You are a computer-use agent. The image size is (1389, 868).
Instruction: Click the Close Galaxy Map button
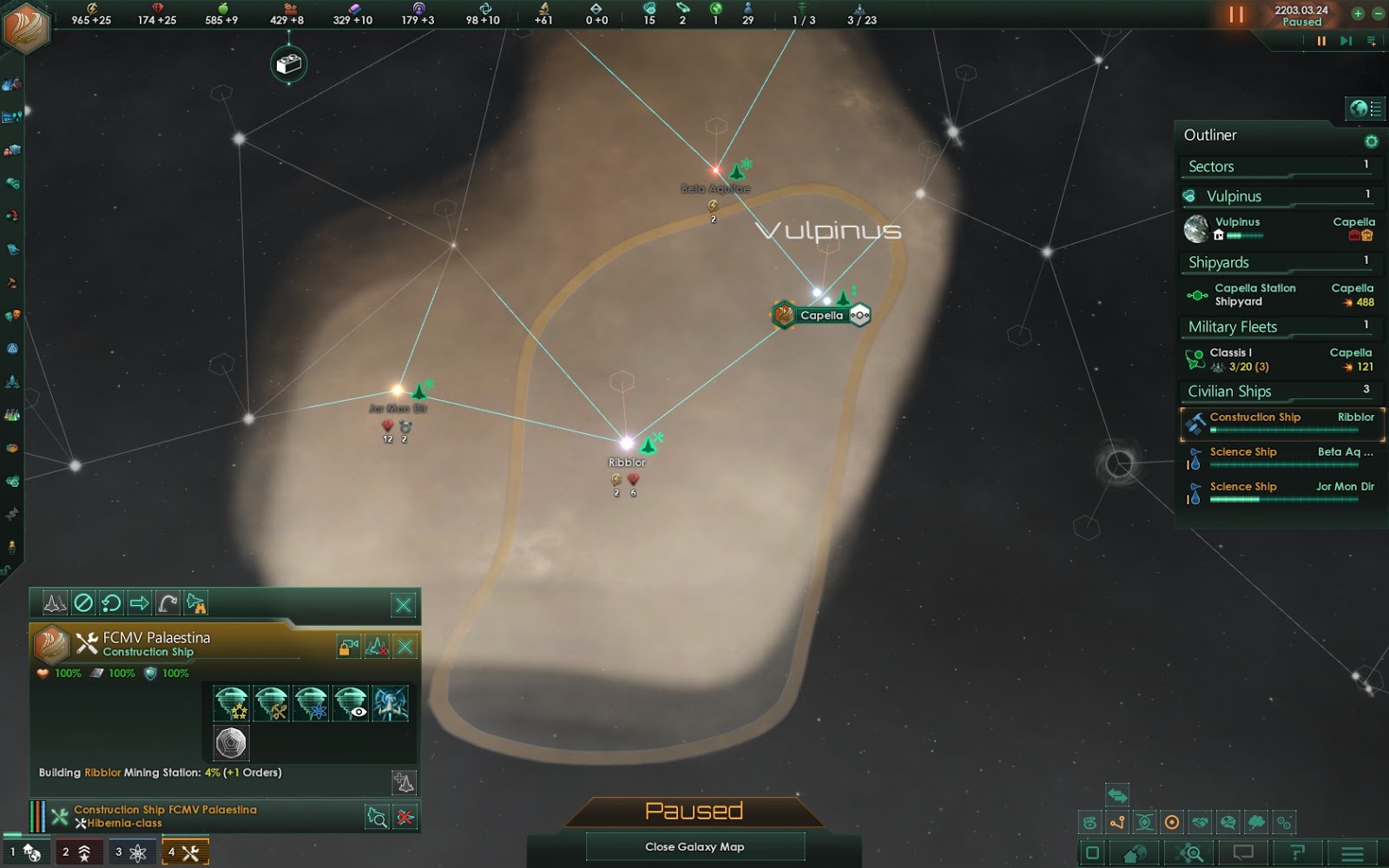(694, 846)
